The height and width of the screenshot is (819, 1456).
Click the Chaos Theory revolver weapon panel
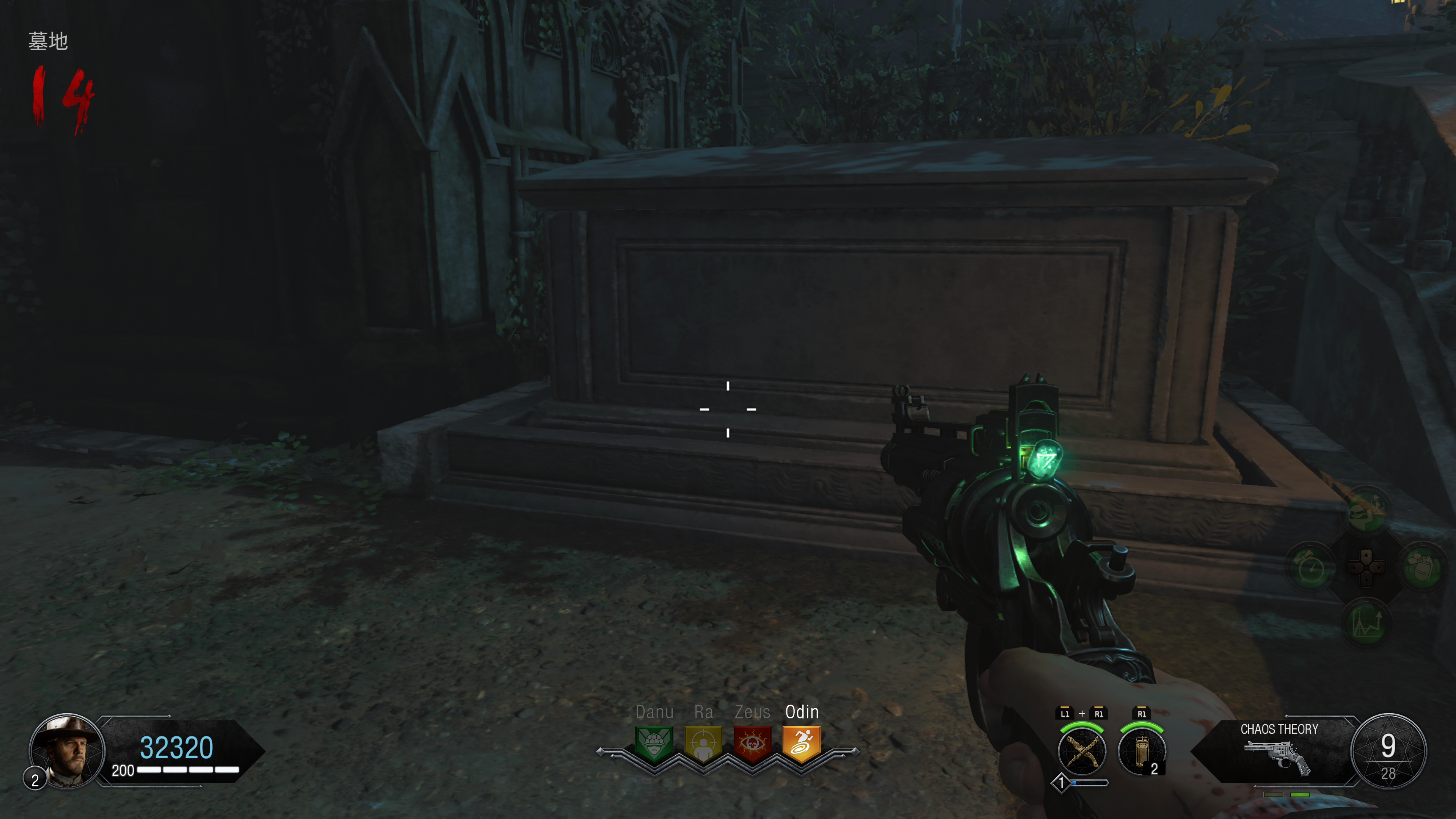(x=1278, y=751)
